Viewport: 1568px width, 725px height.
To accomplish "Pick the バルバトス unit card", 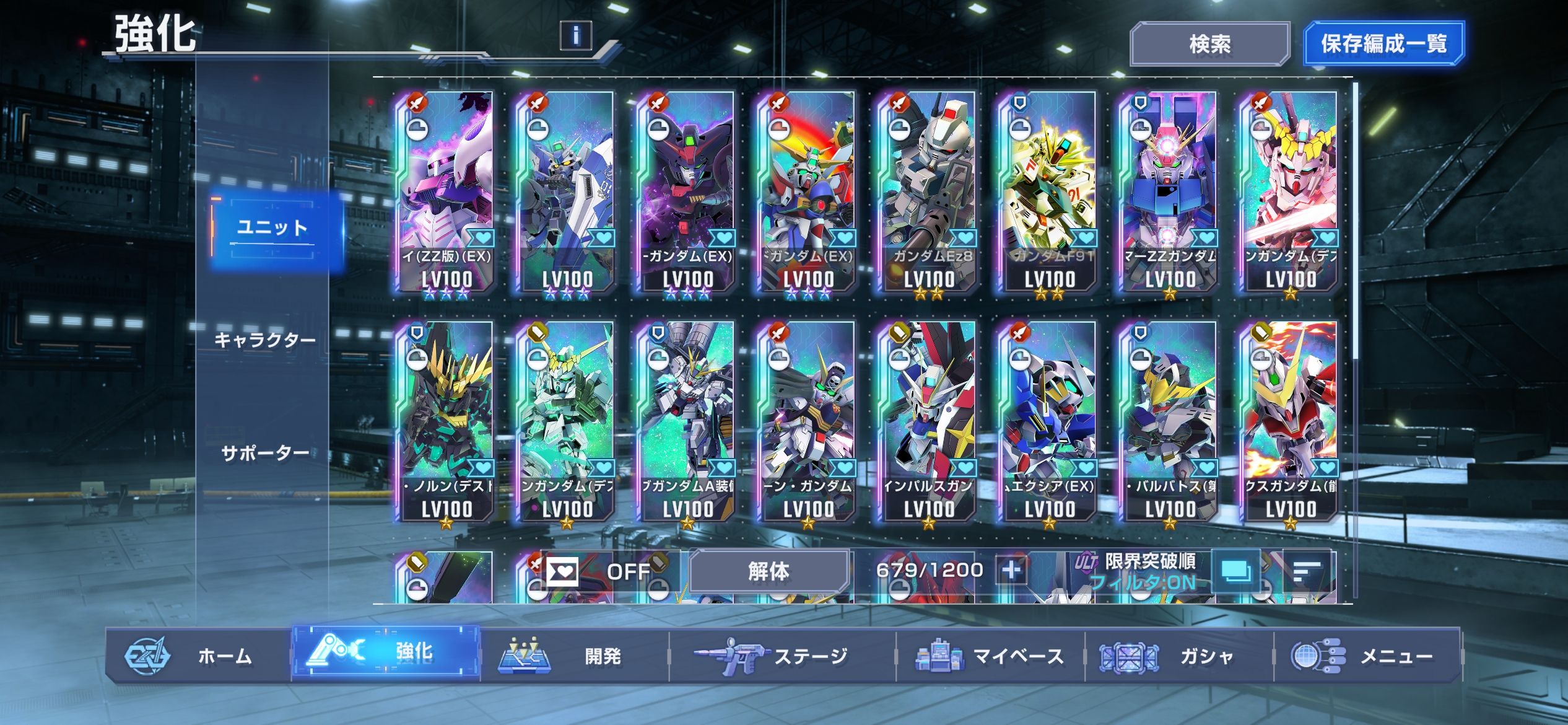I will point(1169,421).
